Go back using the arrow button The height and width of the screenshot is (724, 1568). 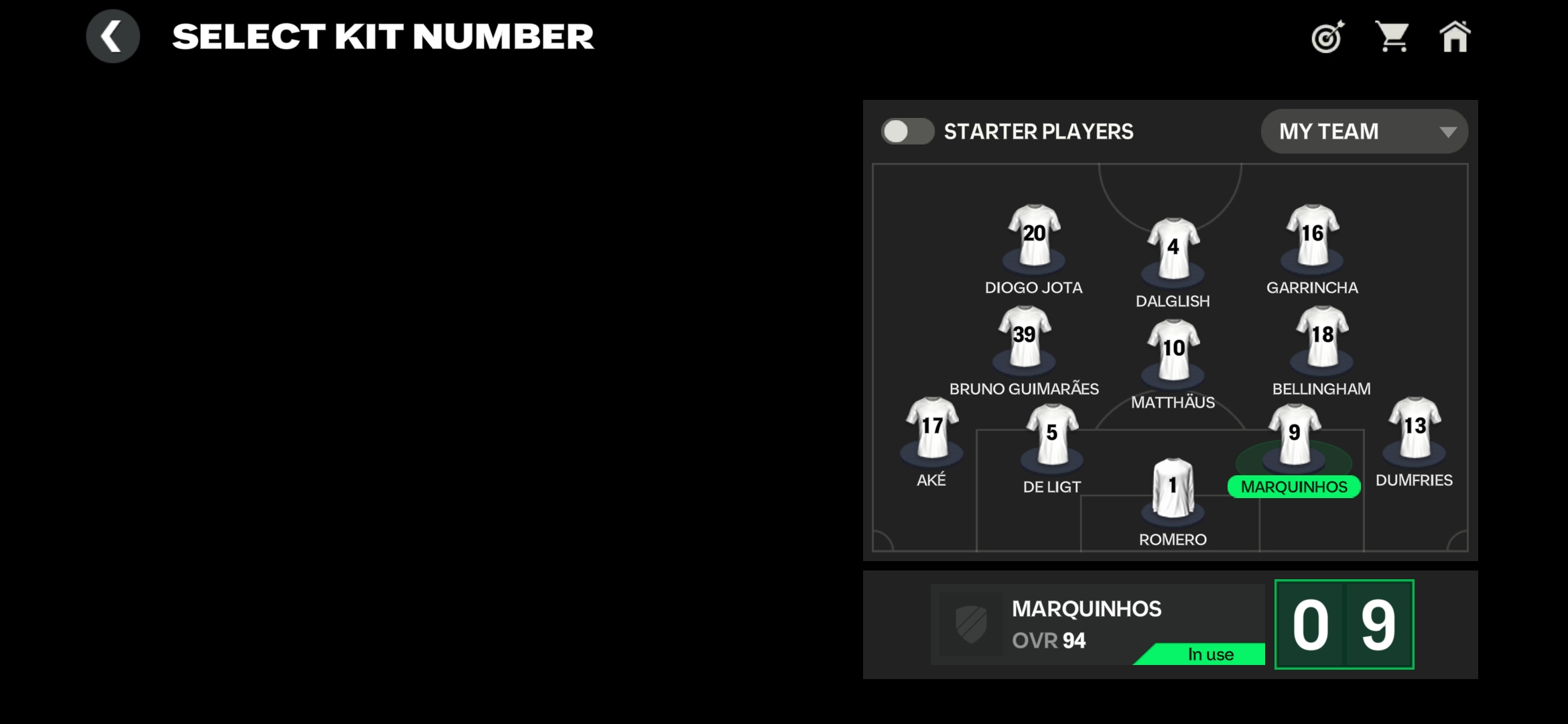113,36
